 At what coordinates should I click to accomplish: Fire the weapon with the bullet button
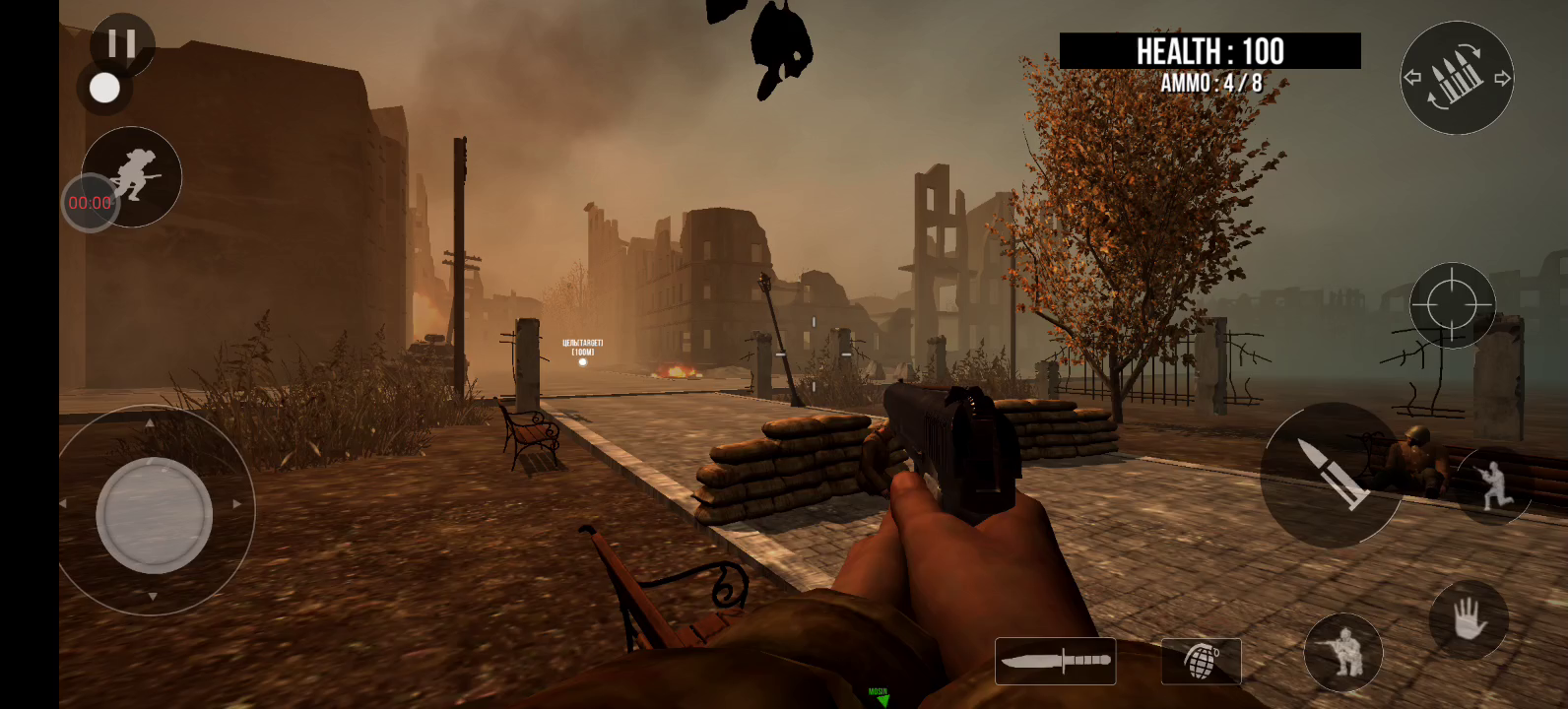[1331, 475]
